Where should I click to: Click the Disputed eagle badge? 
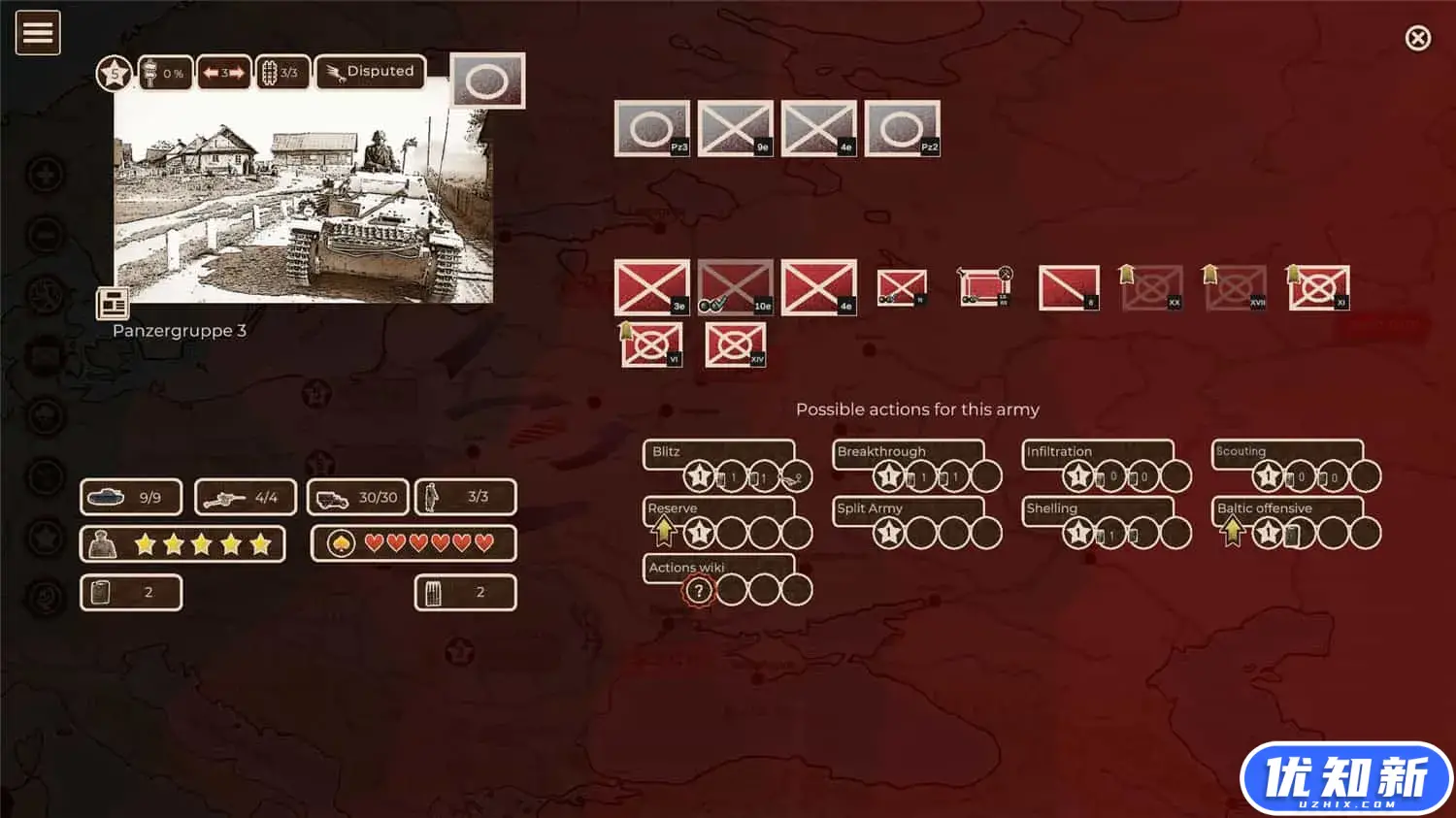(370, 70)
